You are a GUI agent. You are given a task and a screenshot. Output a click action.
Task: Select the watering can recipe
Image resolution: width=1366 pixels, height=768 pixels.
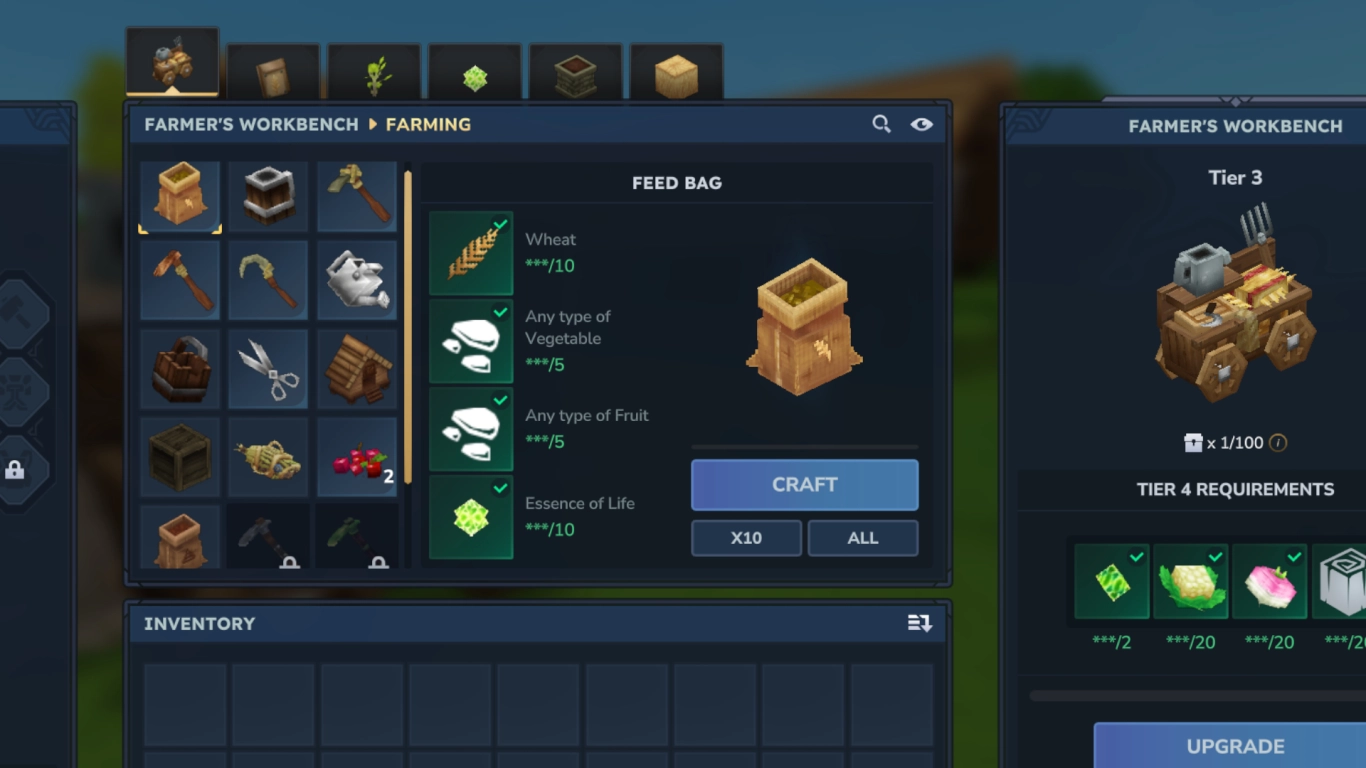point(357,281)
